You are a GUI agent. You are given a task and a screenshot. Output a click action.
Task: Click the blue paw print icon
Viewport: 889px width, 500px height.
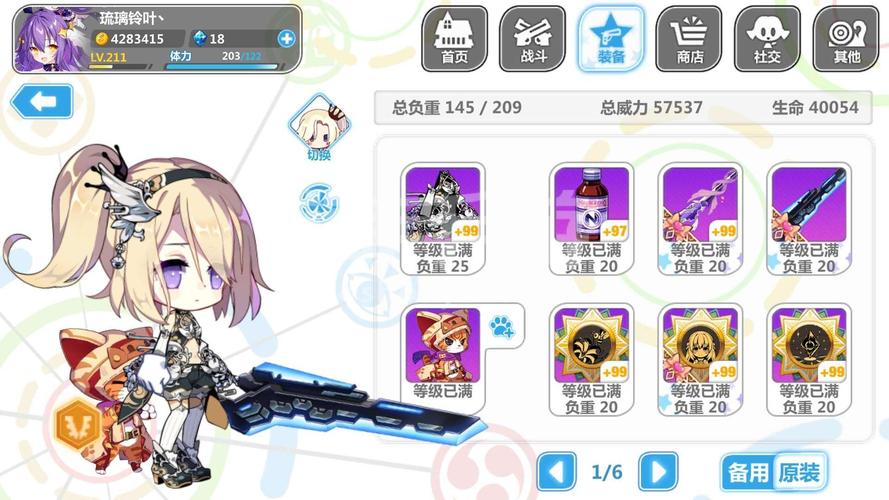pyautogui.click(x=501, y=325)
